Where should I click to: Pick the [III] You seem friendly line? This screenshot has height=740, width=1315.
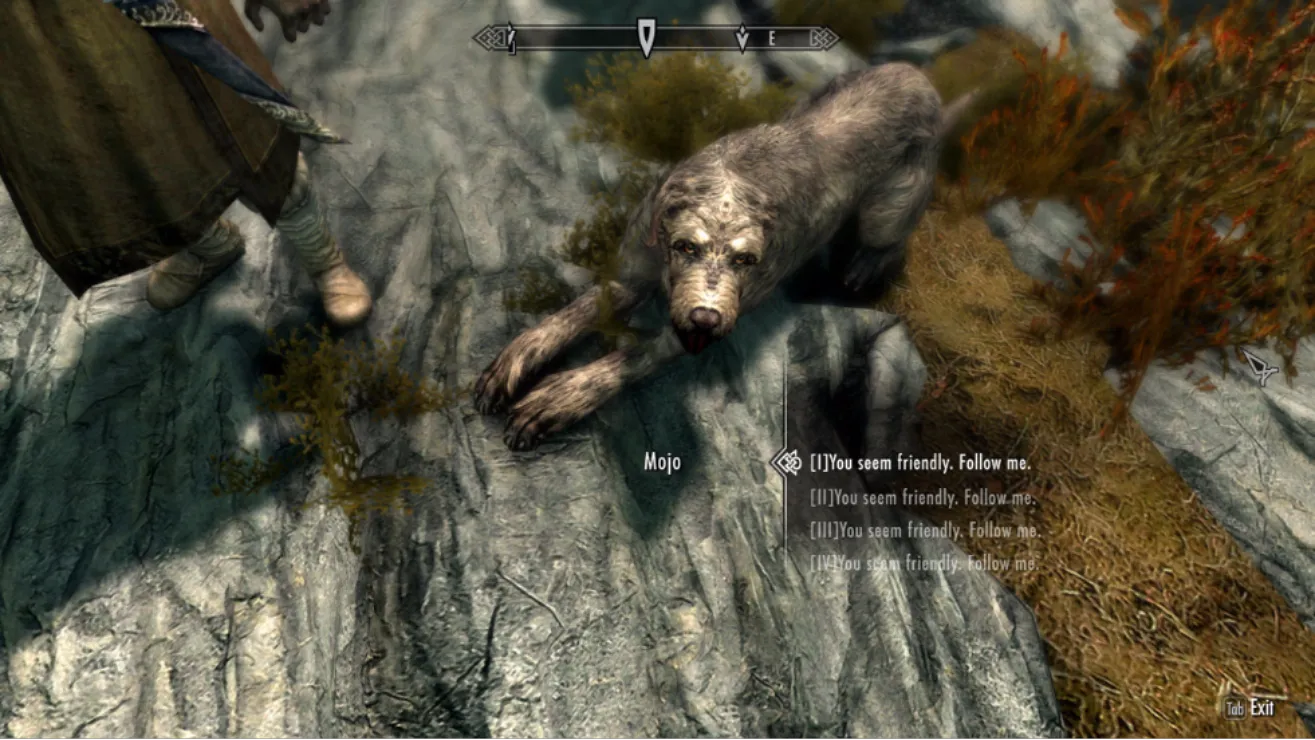(925, 531)
